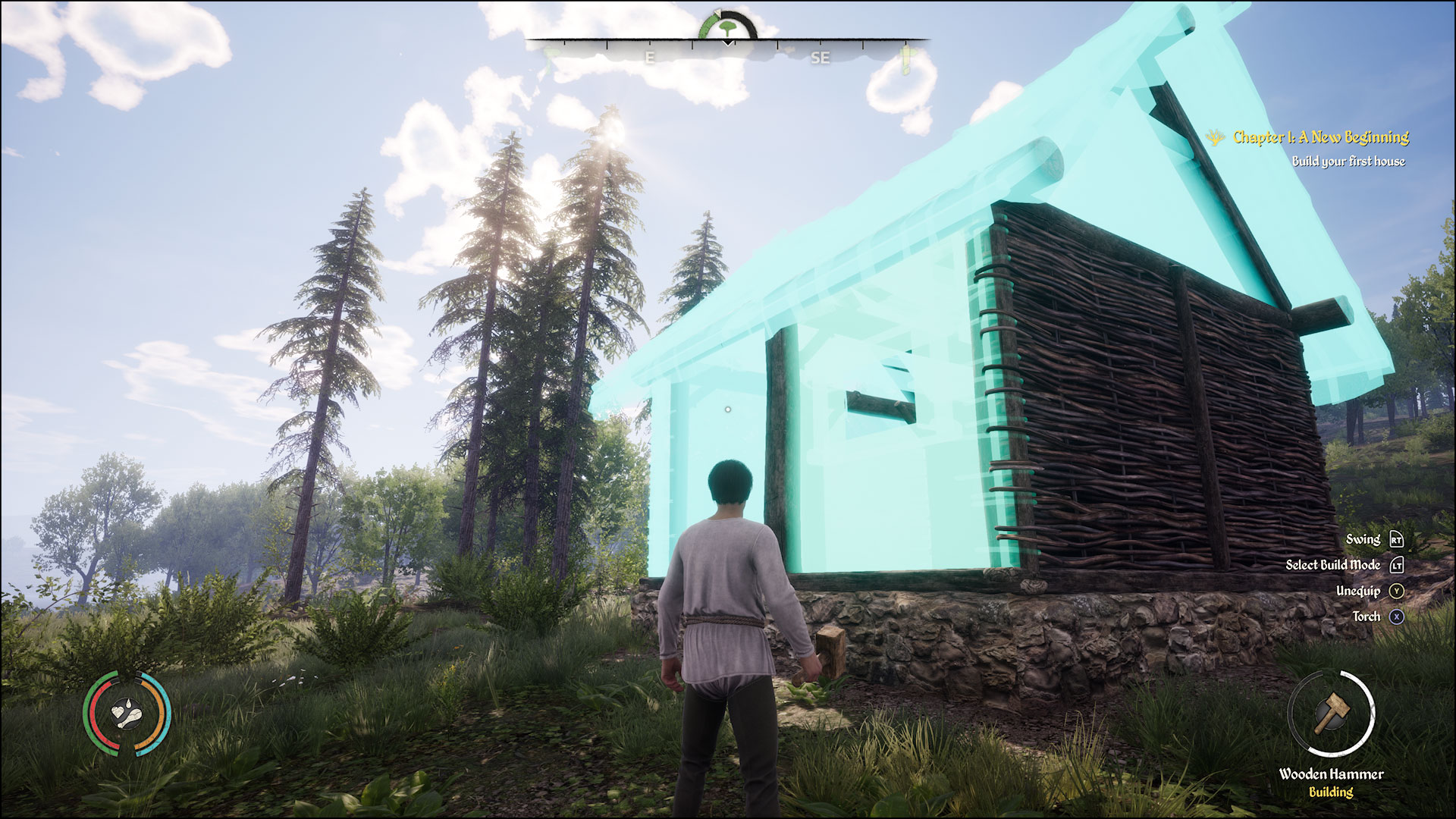Click the quest marker icon right of SE on compass
Viewport: 1456px width, 819px height.
coord(907,58)
